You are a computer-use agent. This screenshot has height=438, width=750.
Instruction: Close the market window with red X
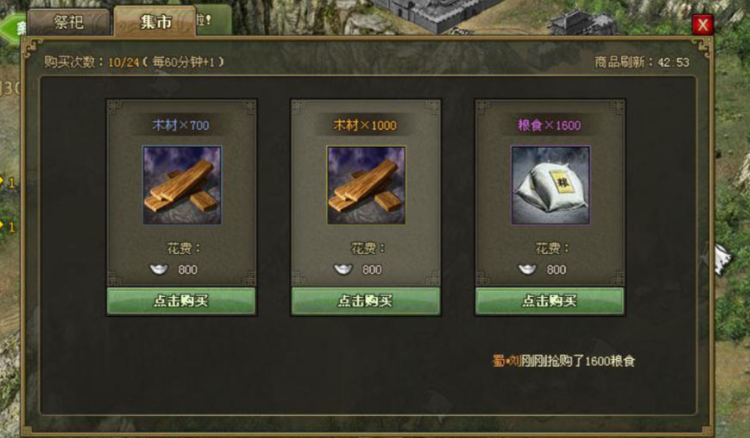pos(703,24)
